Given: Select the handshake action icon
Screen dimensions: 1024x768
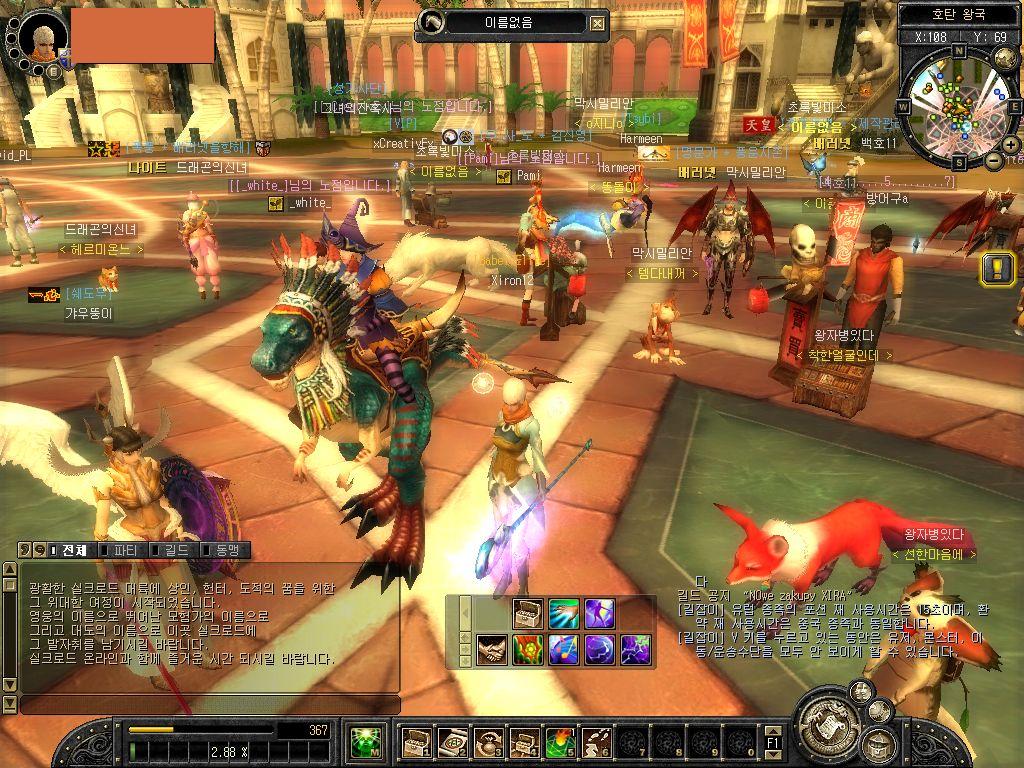Looking at the screenshot, I should click(491, 650).
